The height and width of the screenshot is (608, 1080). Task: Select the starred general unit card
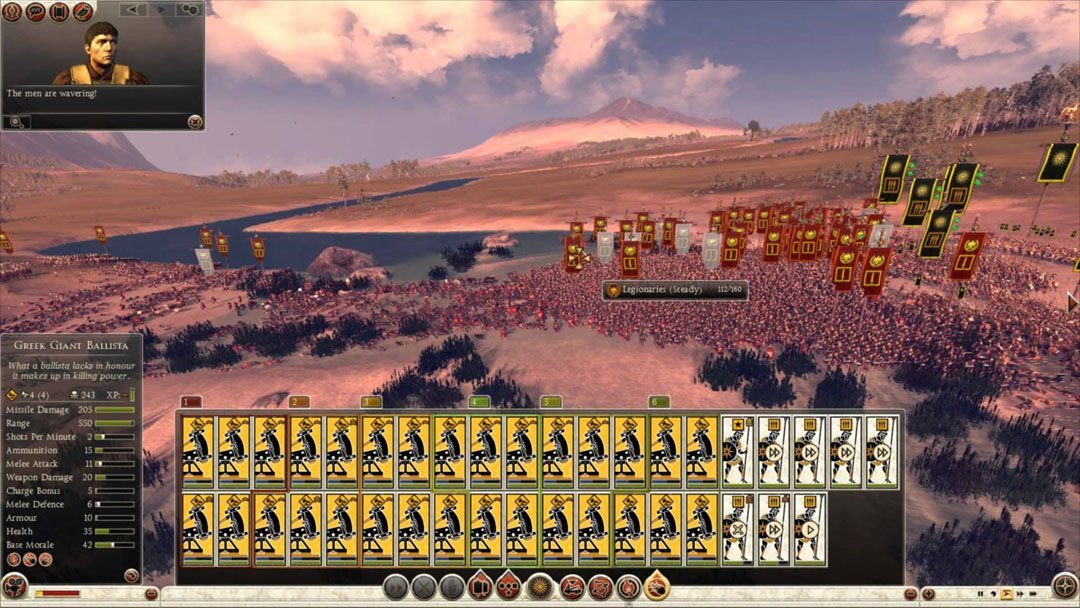point(738,452)
